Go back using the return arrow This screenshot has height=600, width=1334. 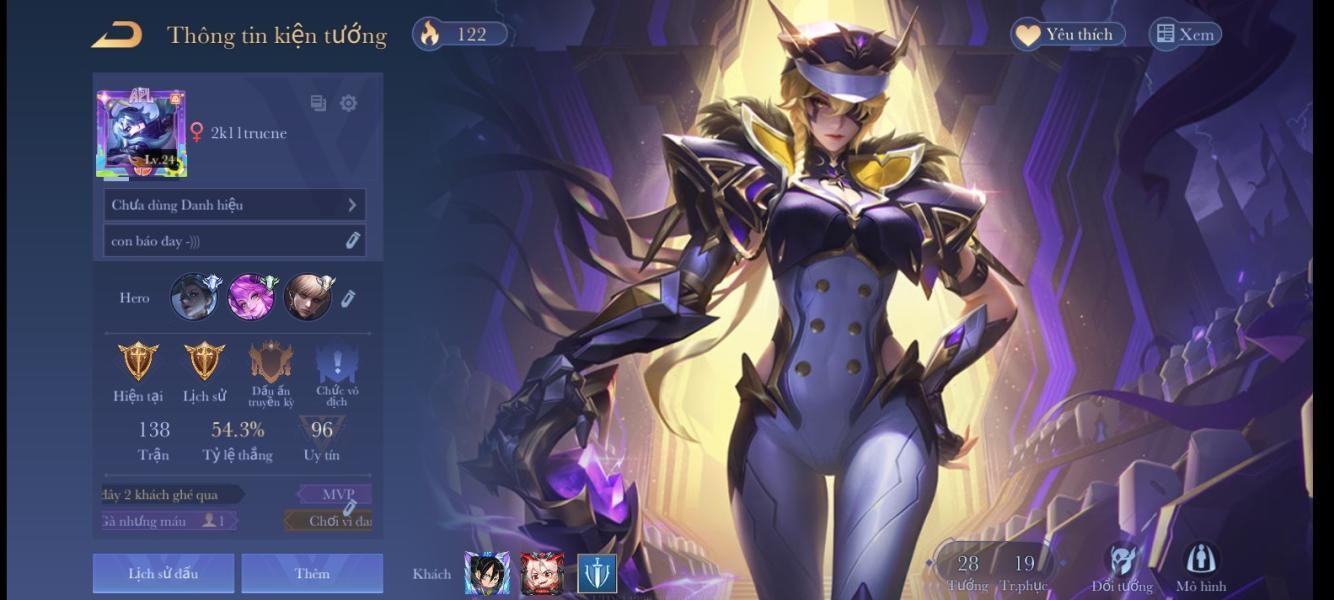[117, 35]
